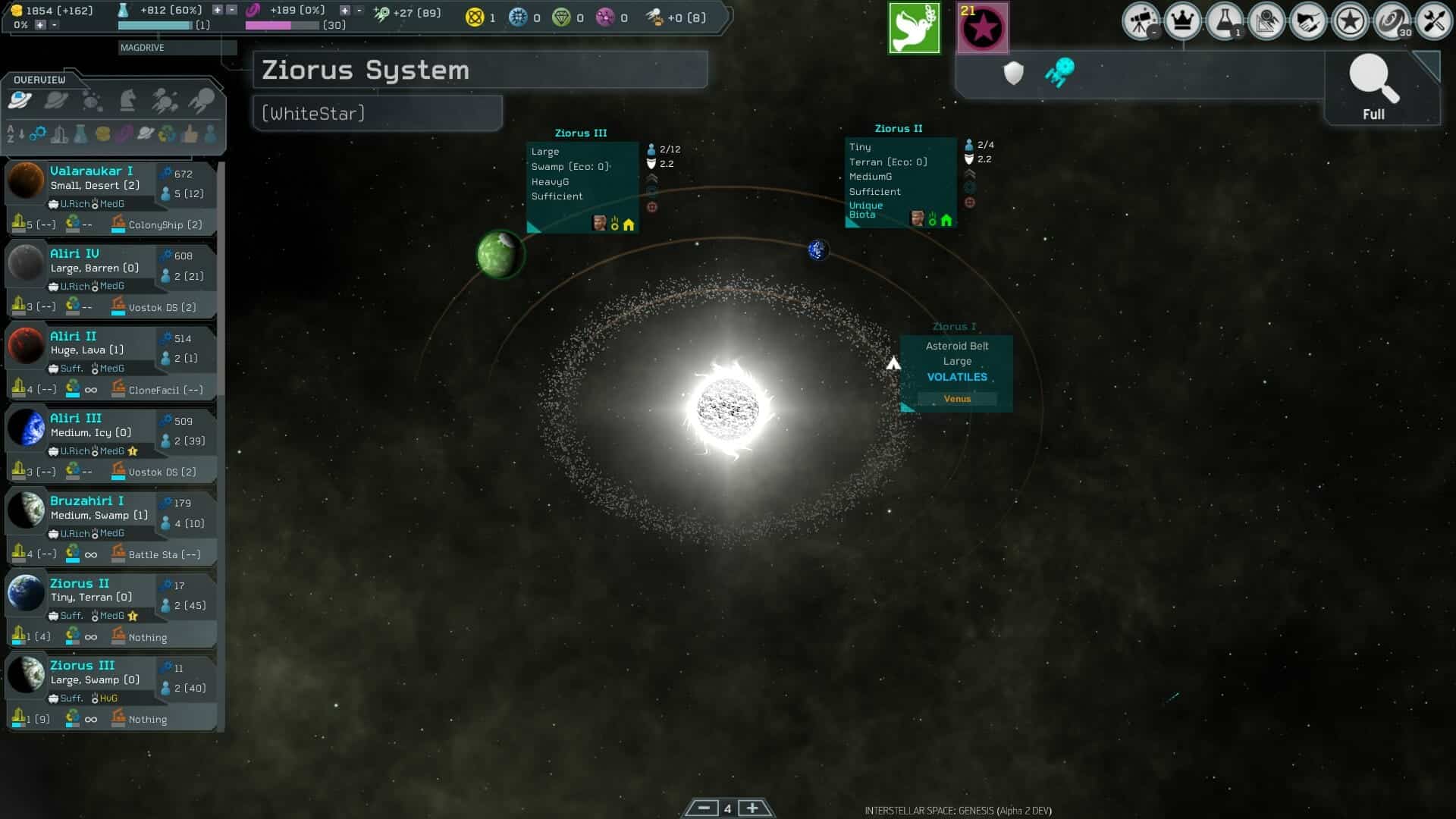The width and height of the screenshot is (1456, 819).
Task: Toggle the colonized planets filter in Overview
Action: click(x=19, y=99)
